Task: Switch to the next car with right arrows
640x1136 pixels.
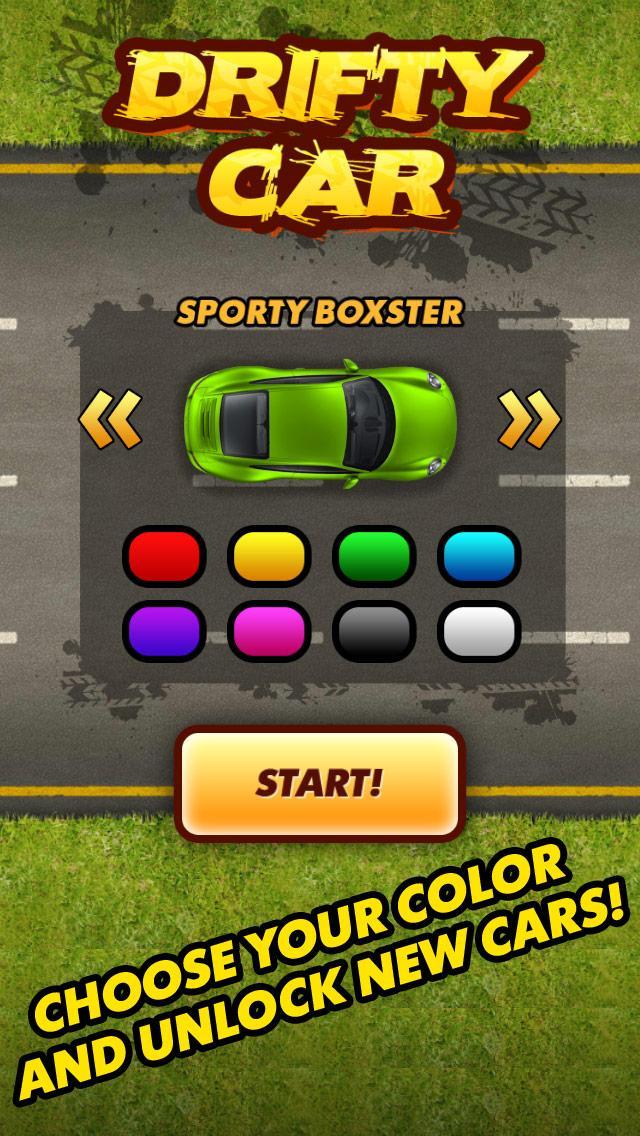Action: coord(529,420)
